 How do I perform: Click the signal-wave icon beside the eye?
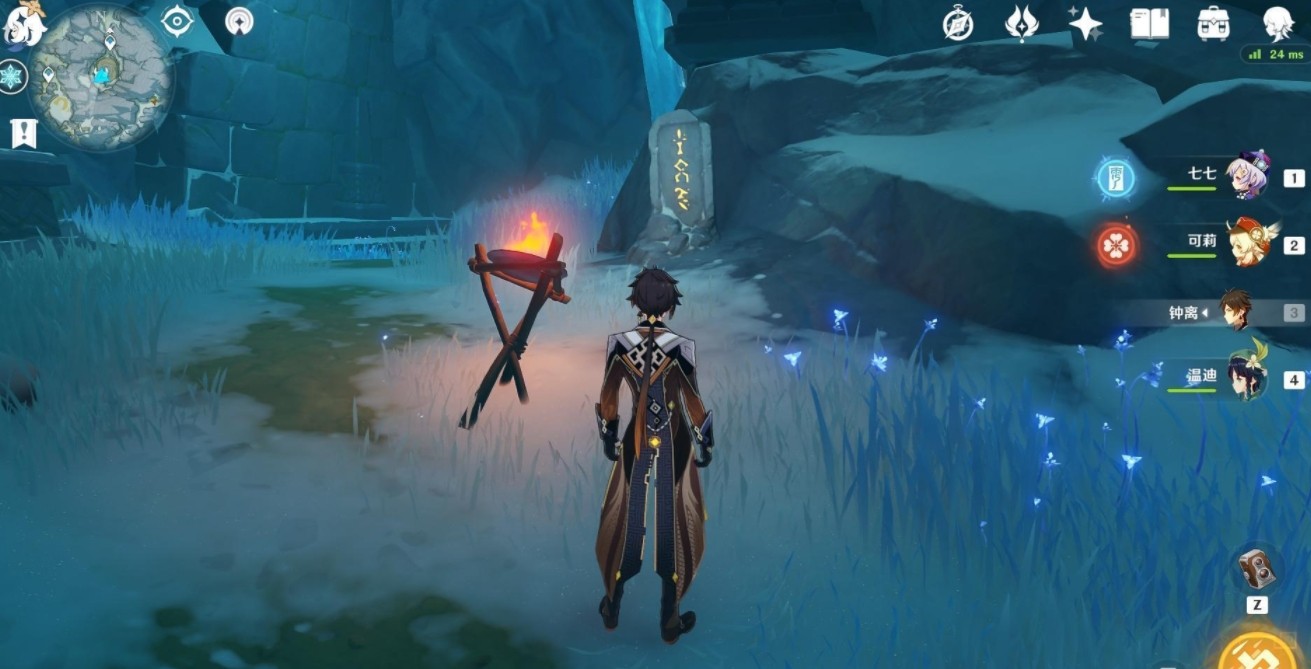point(239,21)
